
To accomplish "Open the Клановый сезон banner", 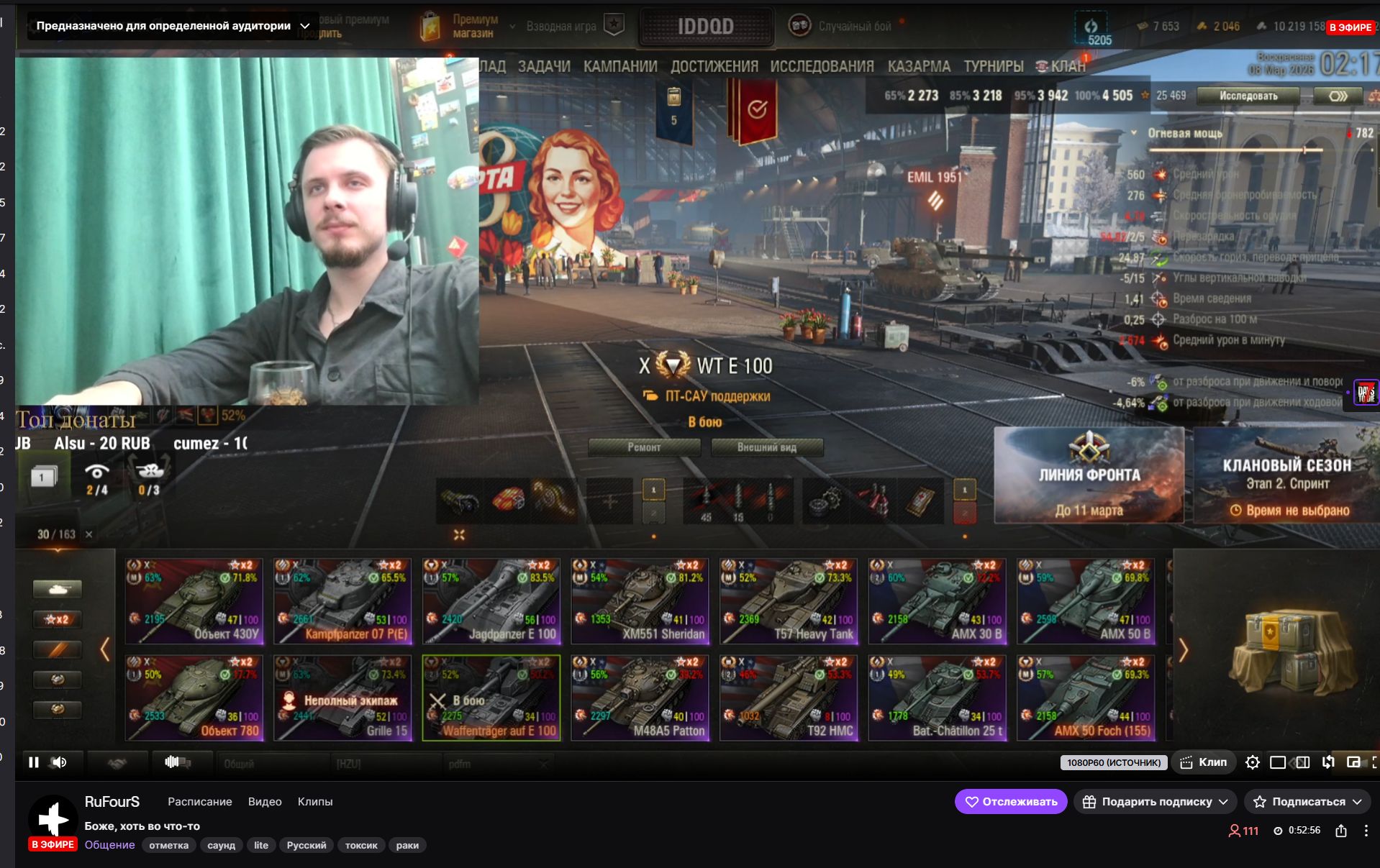I will coord(1286,475).
